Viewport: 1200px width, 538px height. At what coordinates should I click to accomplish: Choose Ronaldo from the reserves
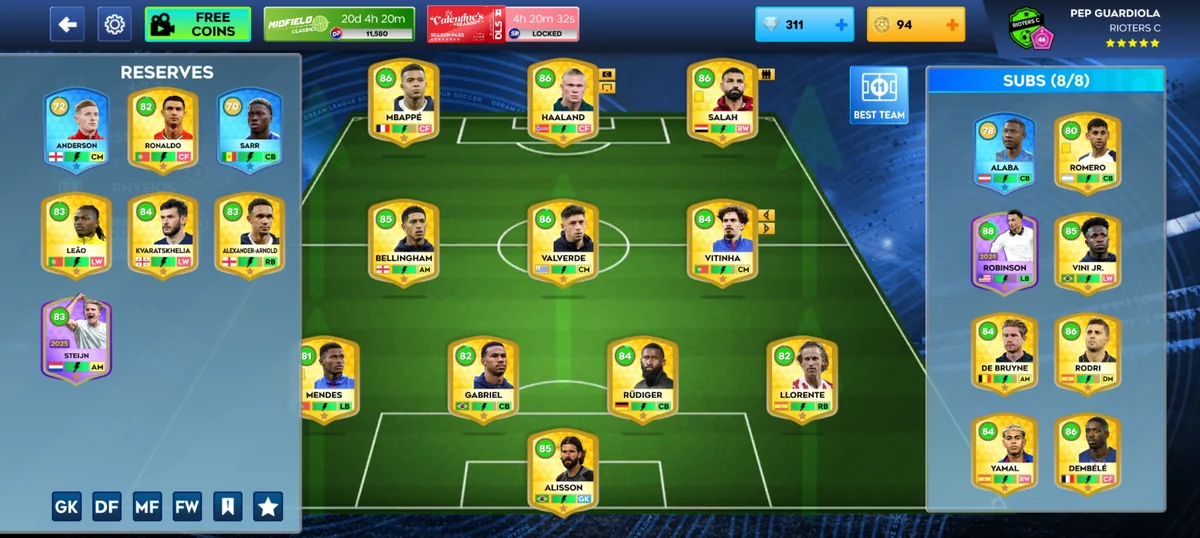(163, 130)
